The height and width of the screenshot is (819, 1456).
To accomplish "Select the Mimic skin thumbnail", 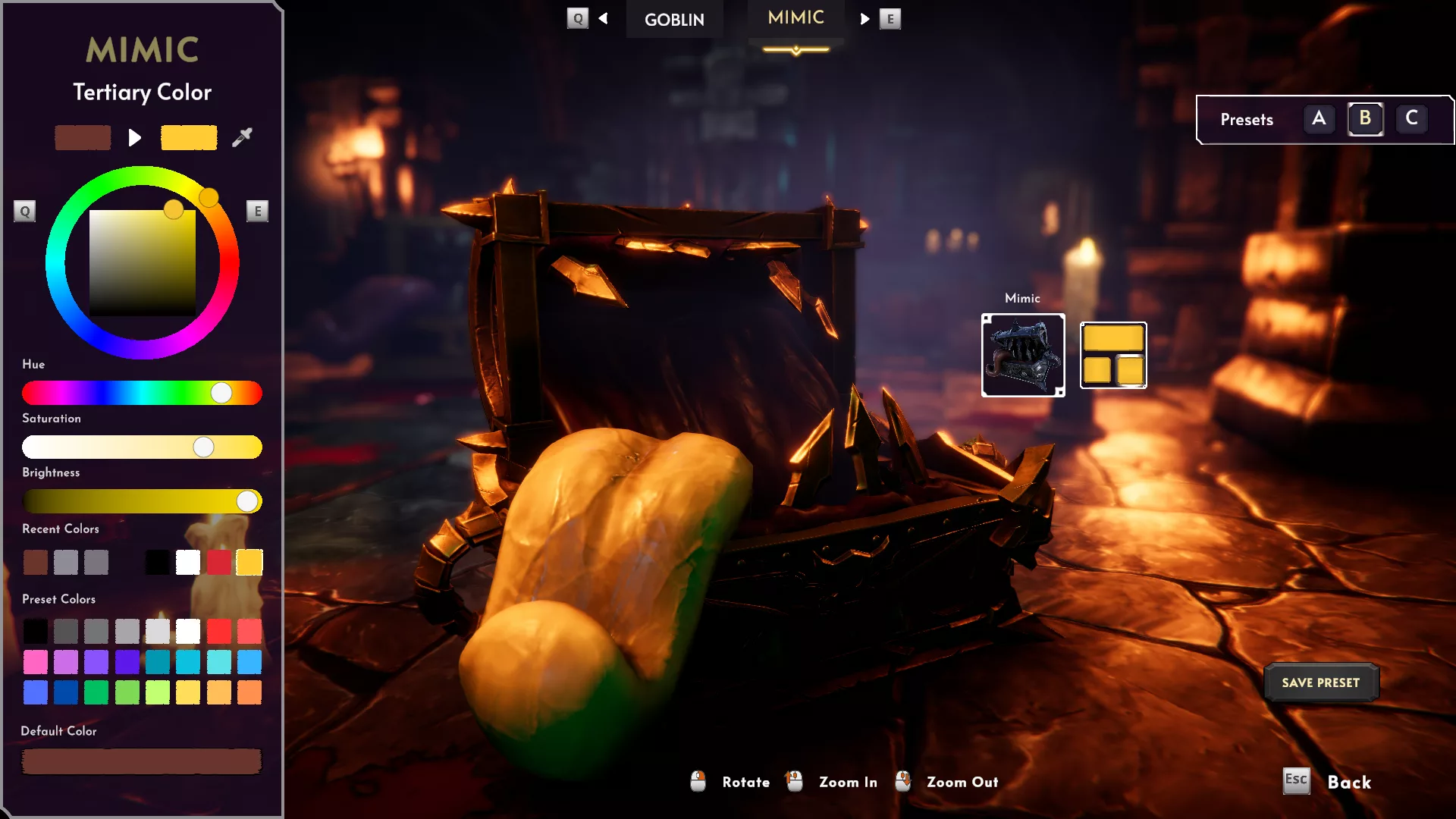I will 1023,355.
